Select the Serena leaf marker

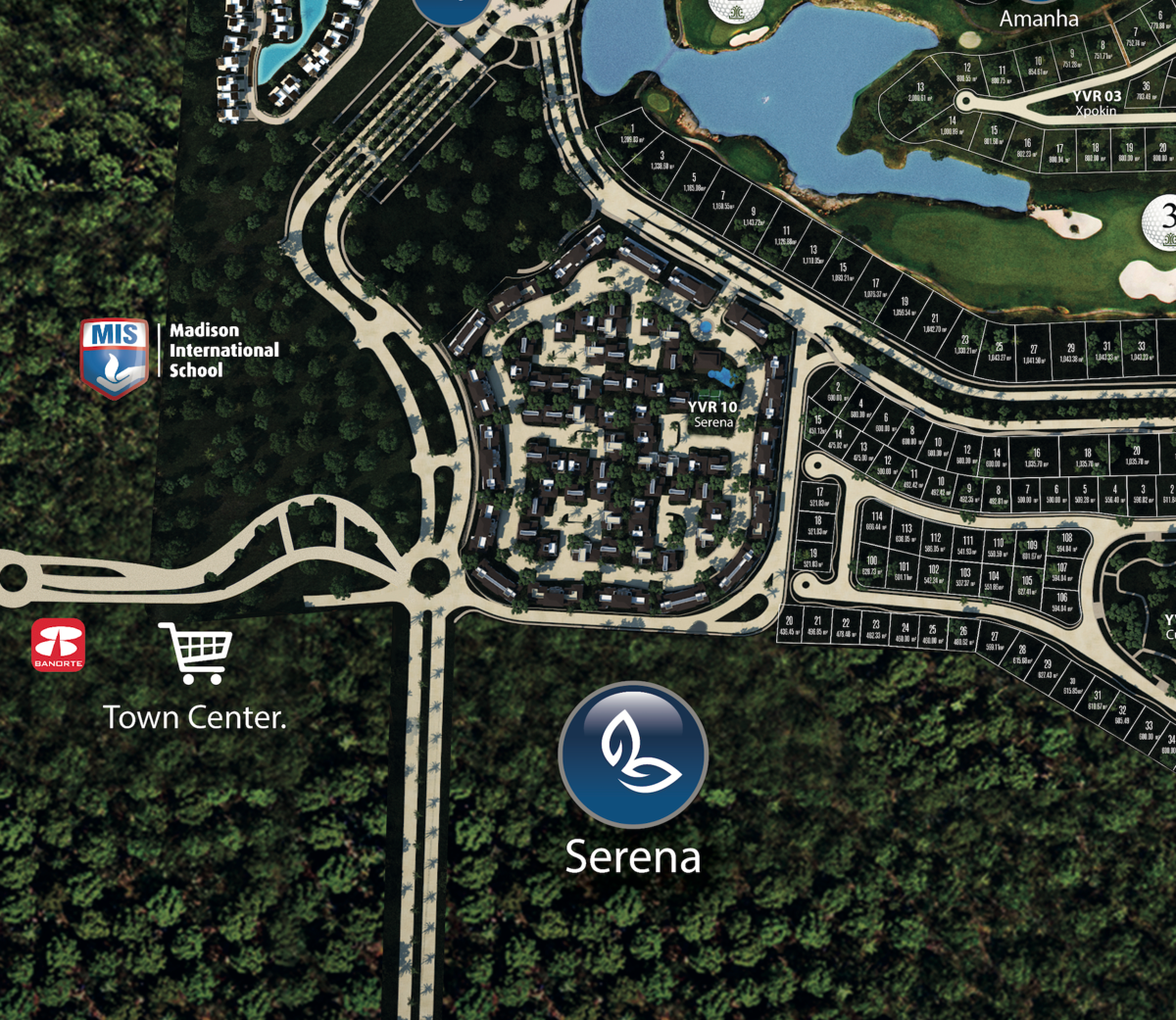point(633,754)
